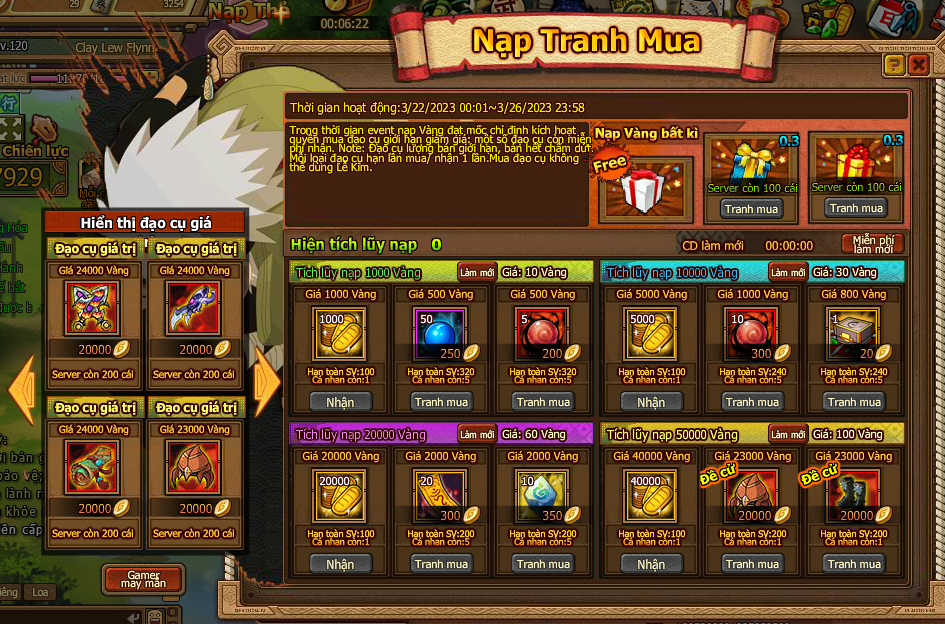The width and height of the screenshot is (945, 624).
Task: Tranh mua the blue gift box offer
Action: (x=752, y=209)
